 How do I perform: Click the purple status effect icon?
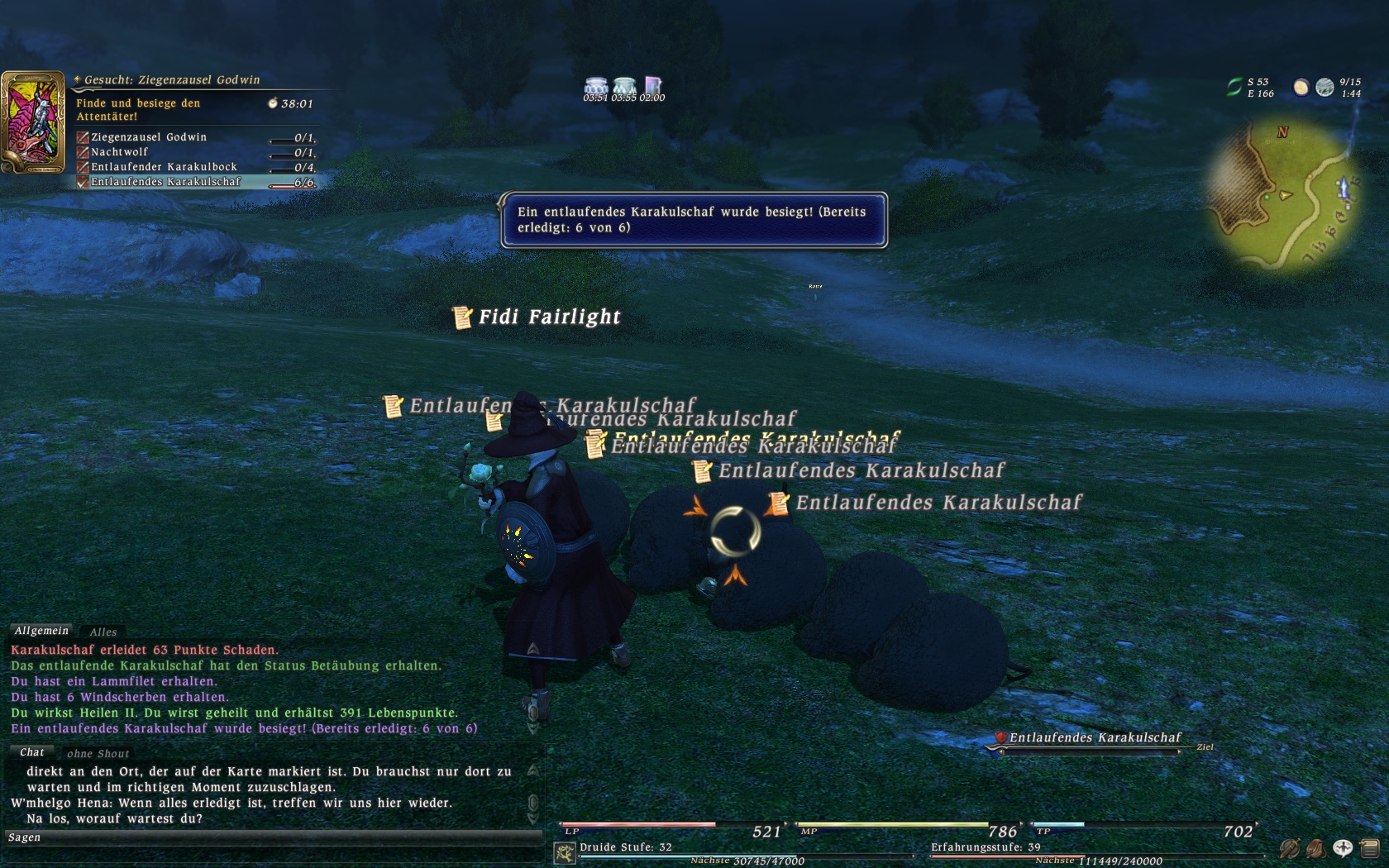point(653,86)
